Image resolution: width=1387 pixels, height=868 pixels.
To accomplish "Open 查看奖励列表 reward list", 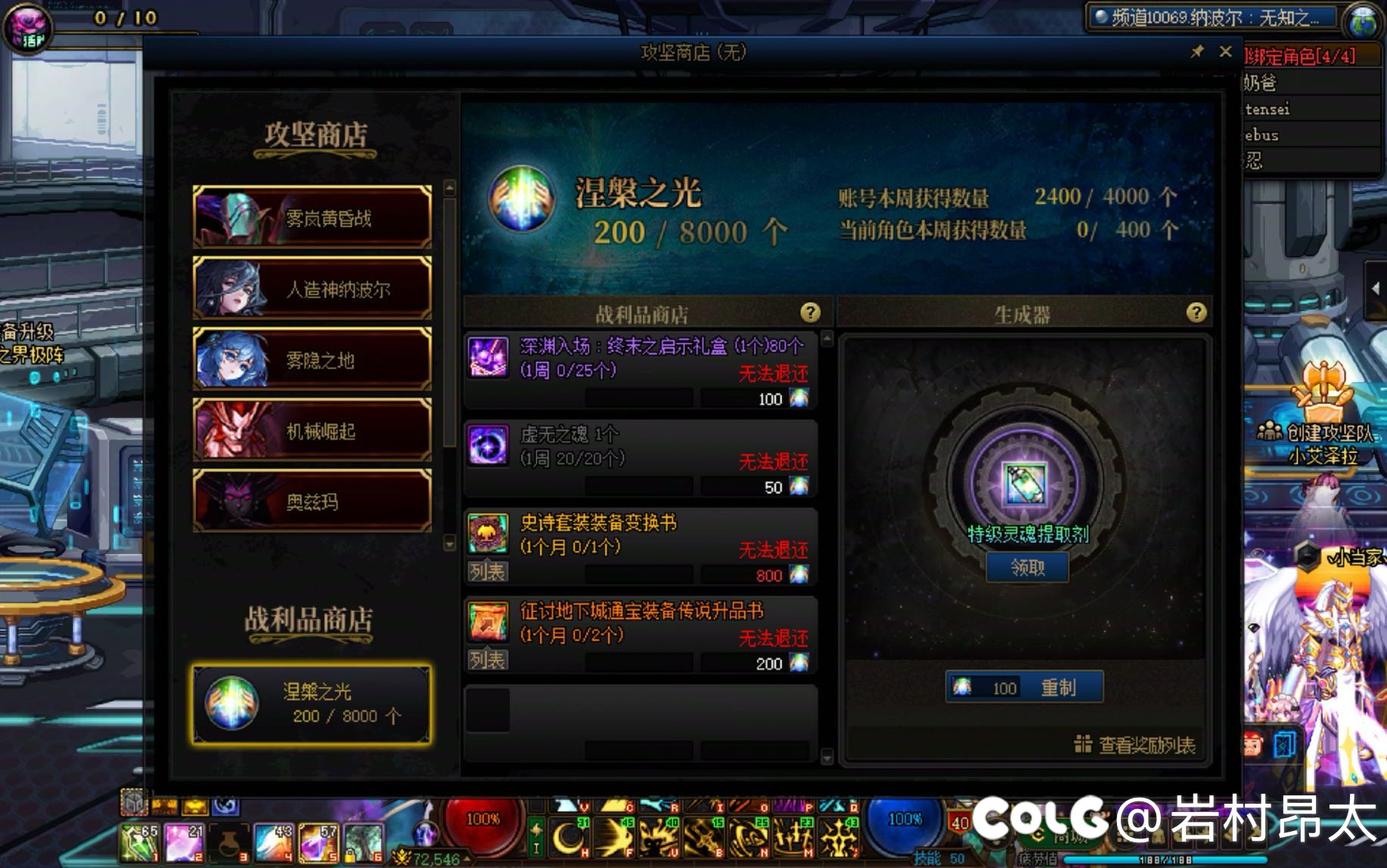I will tap(1136, 746).
